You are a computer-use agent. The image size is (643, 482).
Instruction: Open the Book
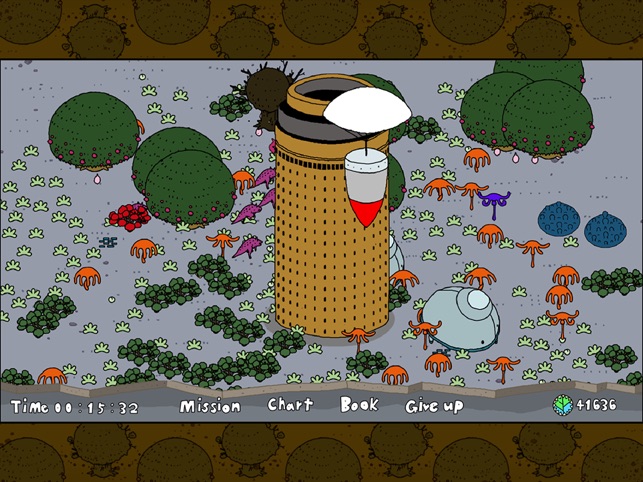359,405
